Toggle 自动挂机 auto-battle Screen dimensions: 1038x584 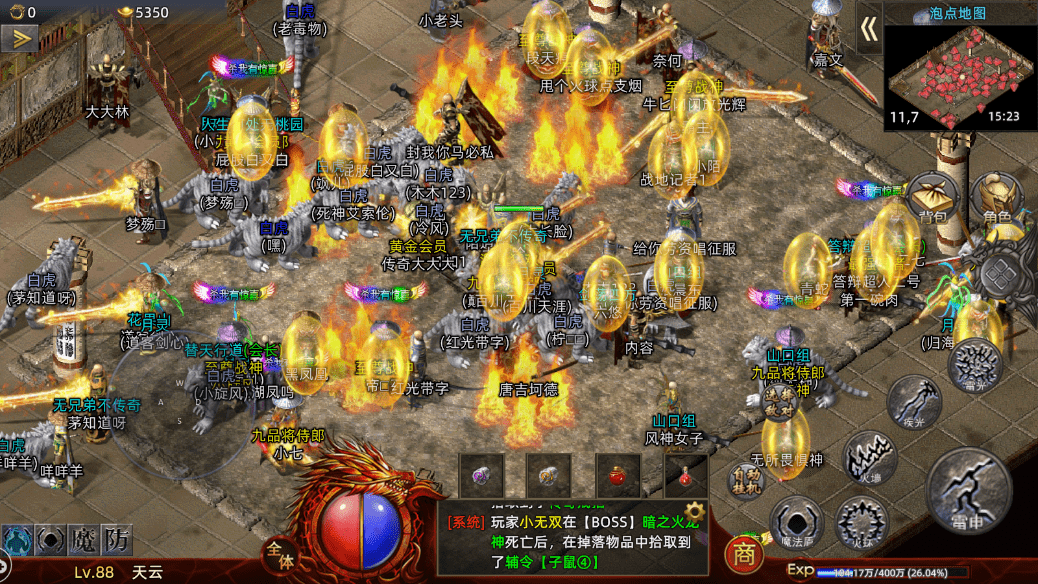click(746, 479)
